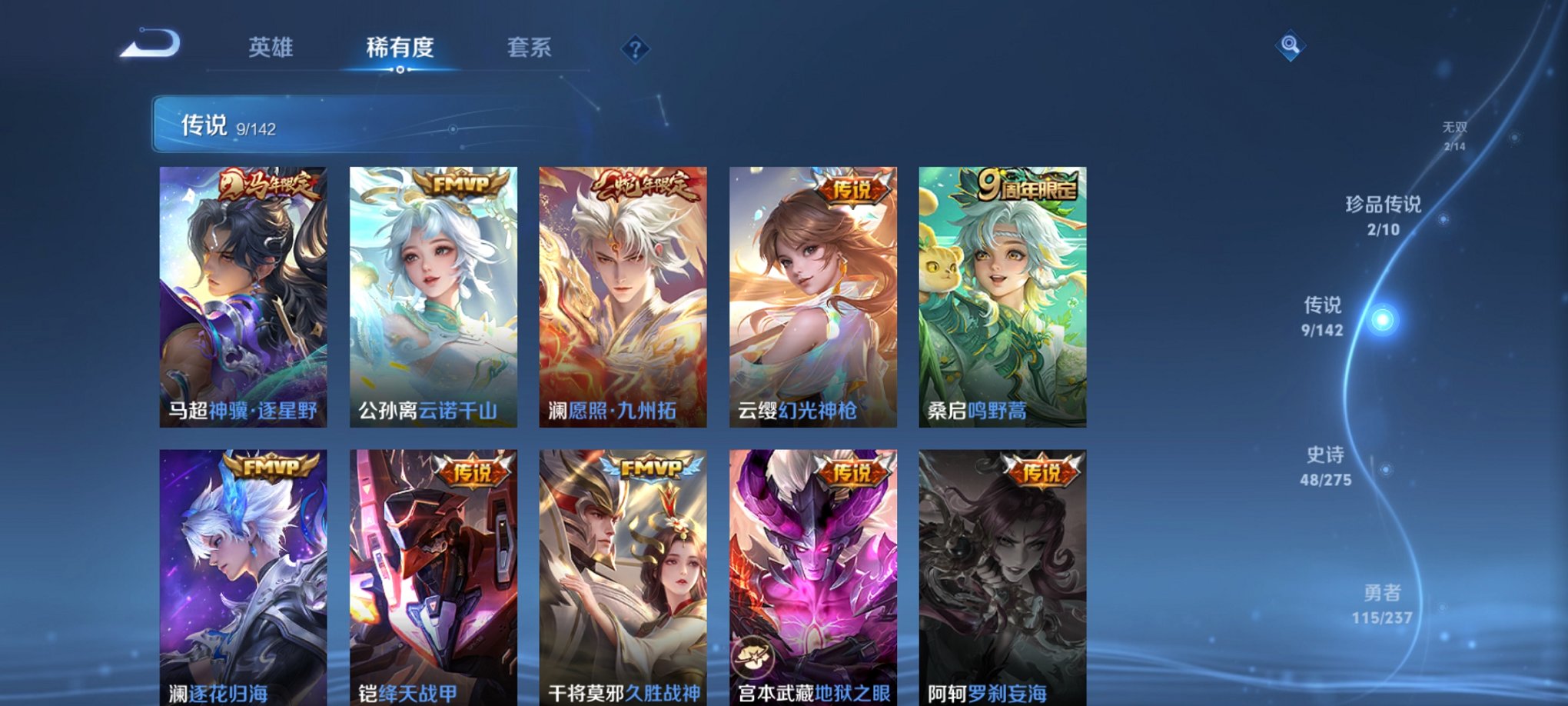Image resolution: width=1568 pixels, height=706 pixels.
Task: Open the search magnifier icon
Action: pos(1291,46)
